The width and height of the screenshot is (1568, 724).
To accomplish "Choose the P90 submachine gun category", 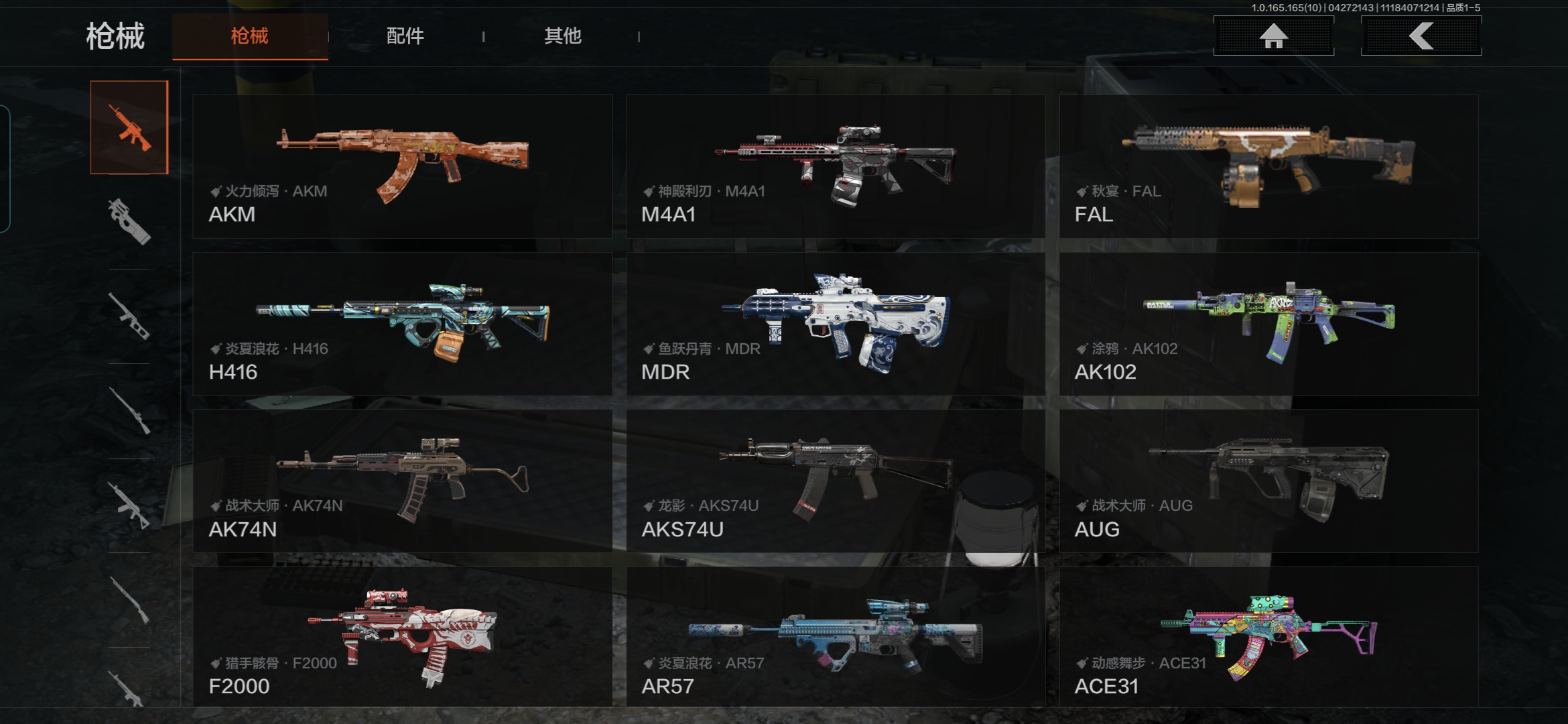I will tap(129, 221).
